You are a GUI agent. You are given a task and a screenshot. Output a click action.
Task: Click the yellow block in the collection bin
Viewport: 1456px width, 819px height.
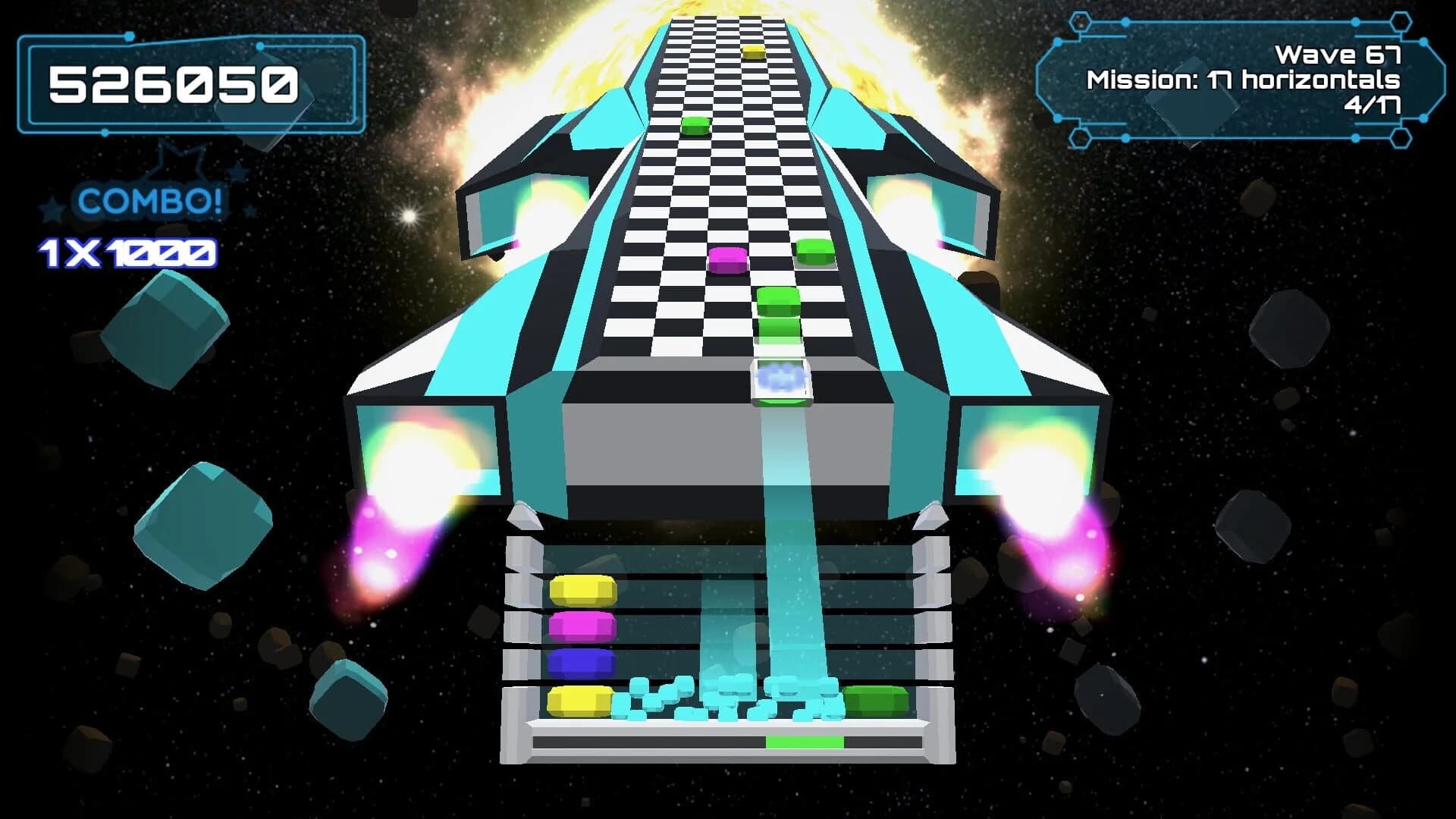(580, 590)
